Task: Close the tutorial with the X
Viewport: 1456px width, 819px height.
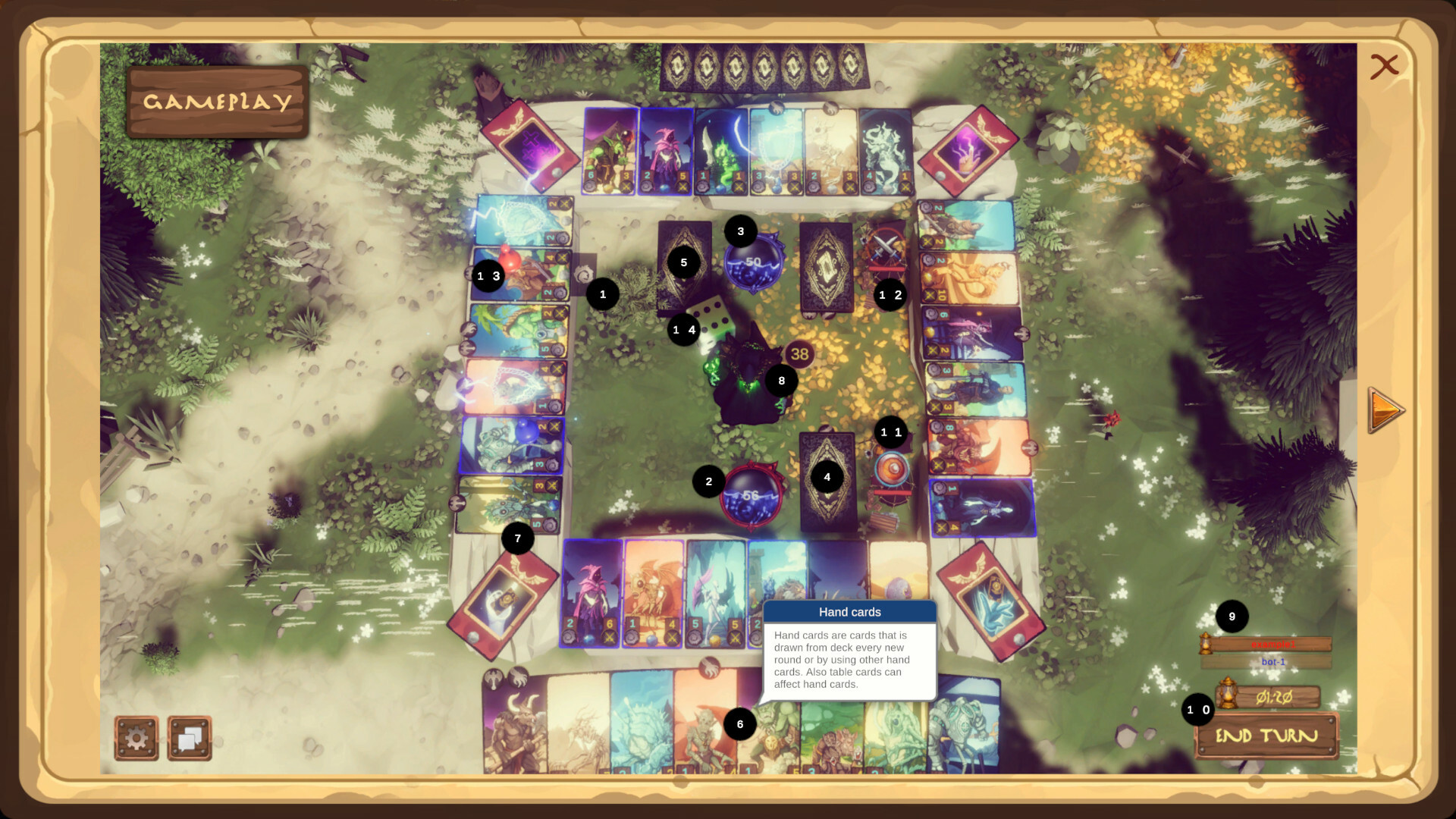Action: pyautogui.click(x=1385, y=66)
